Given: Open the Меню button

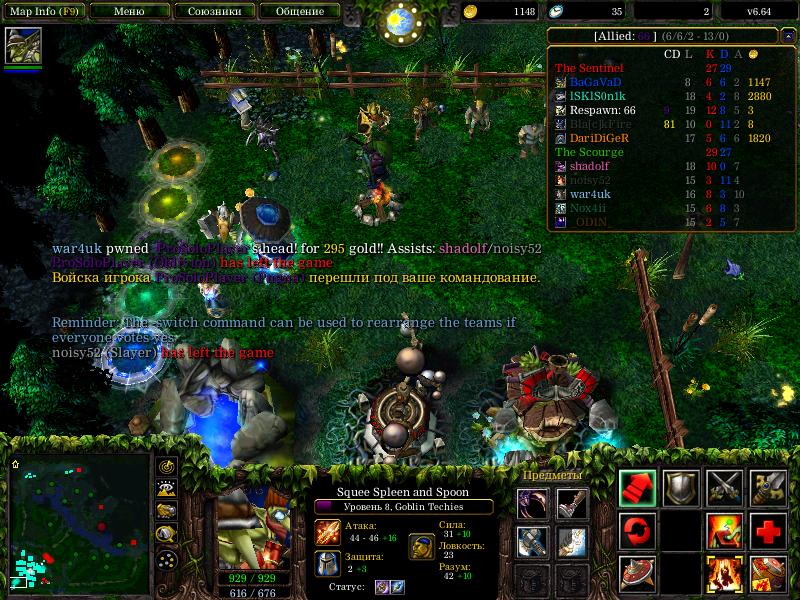Looking at the screenshot, I should point(129,12).
